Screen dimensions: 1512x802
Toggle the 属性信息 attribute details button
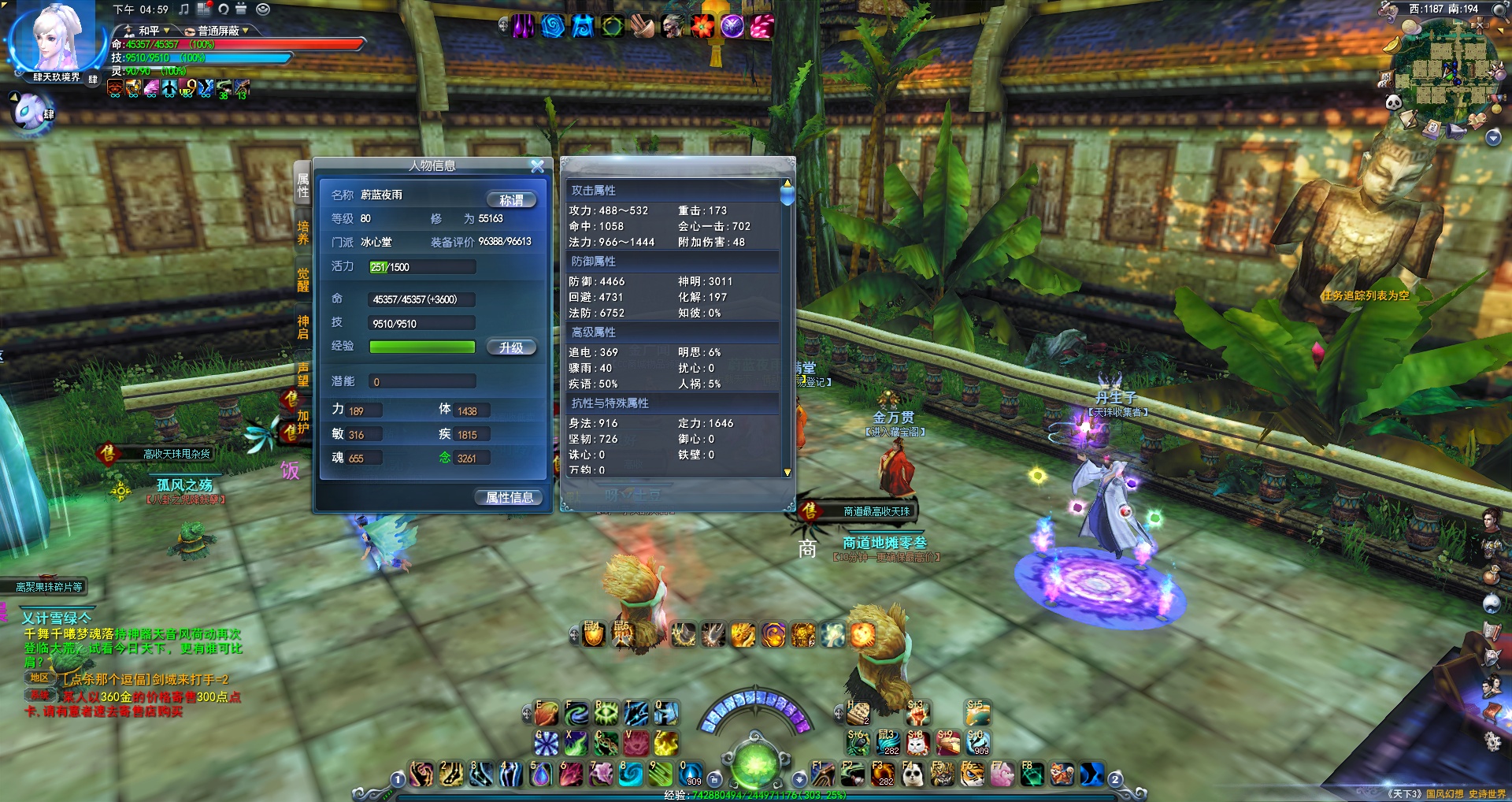[x=510, y=497]
